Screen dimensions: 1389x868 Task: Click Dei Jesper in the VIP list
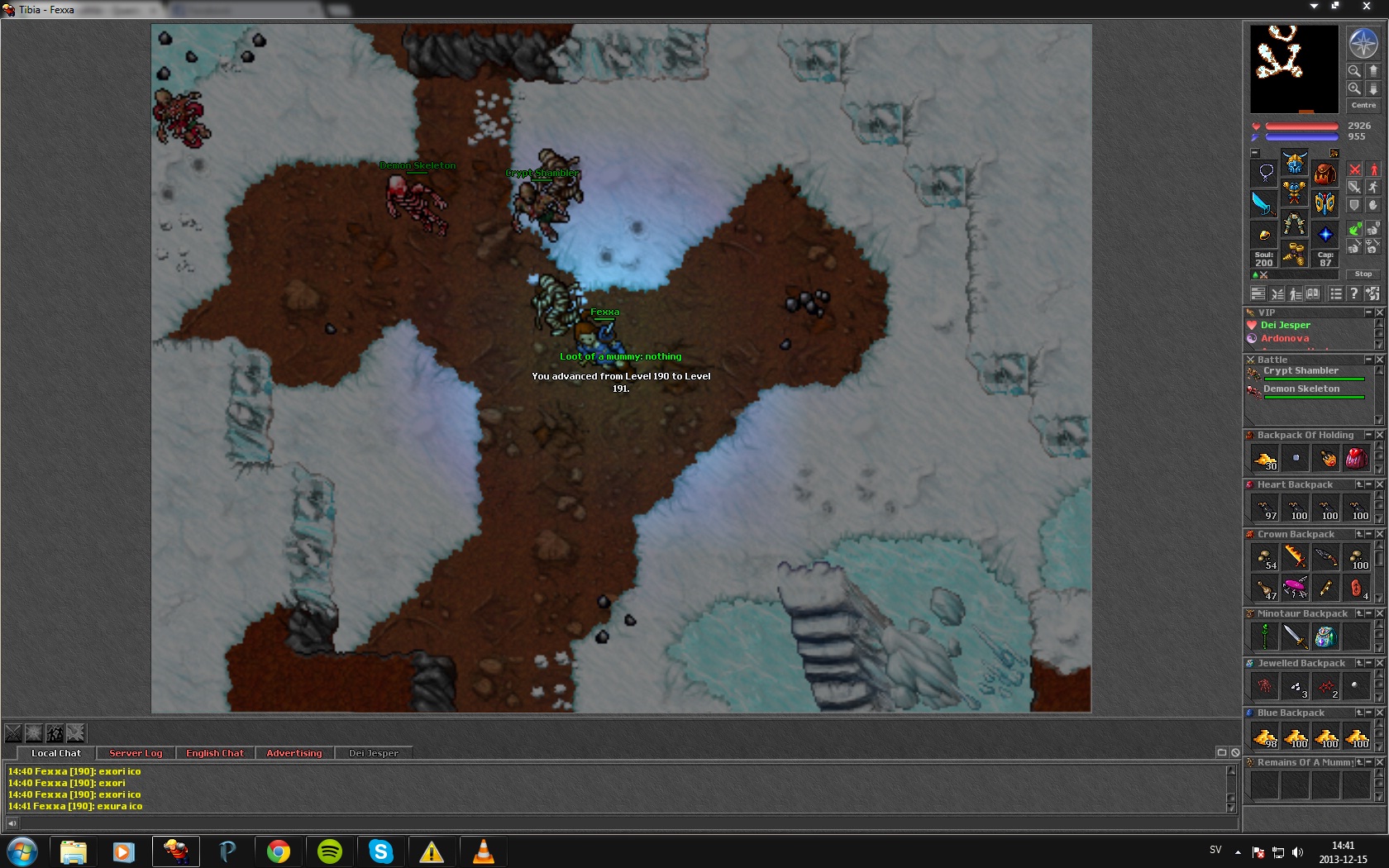click(1285, 326)
